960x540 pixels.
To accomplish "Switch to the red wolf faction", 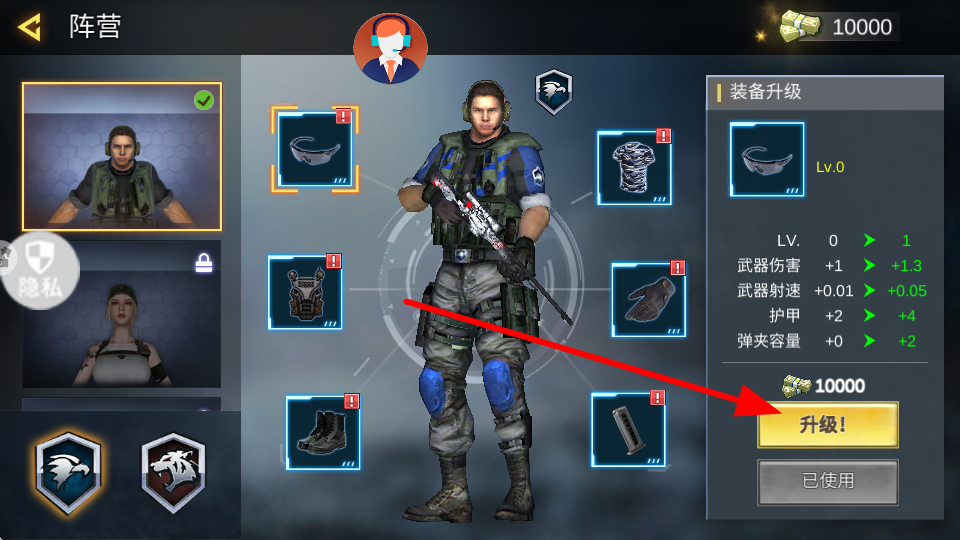I will (173, 470).
